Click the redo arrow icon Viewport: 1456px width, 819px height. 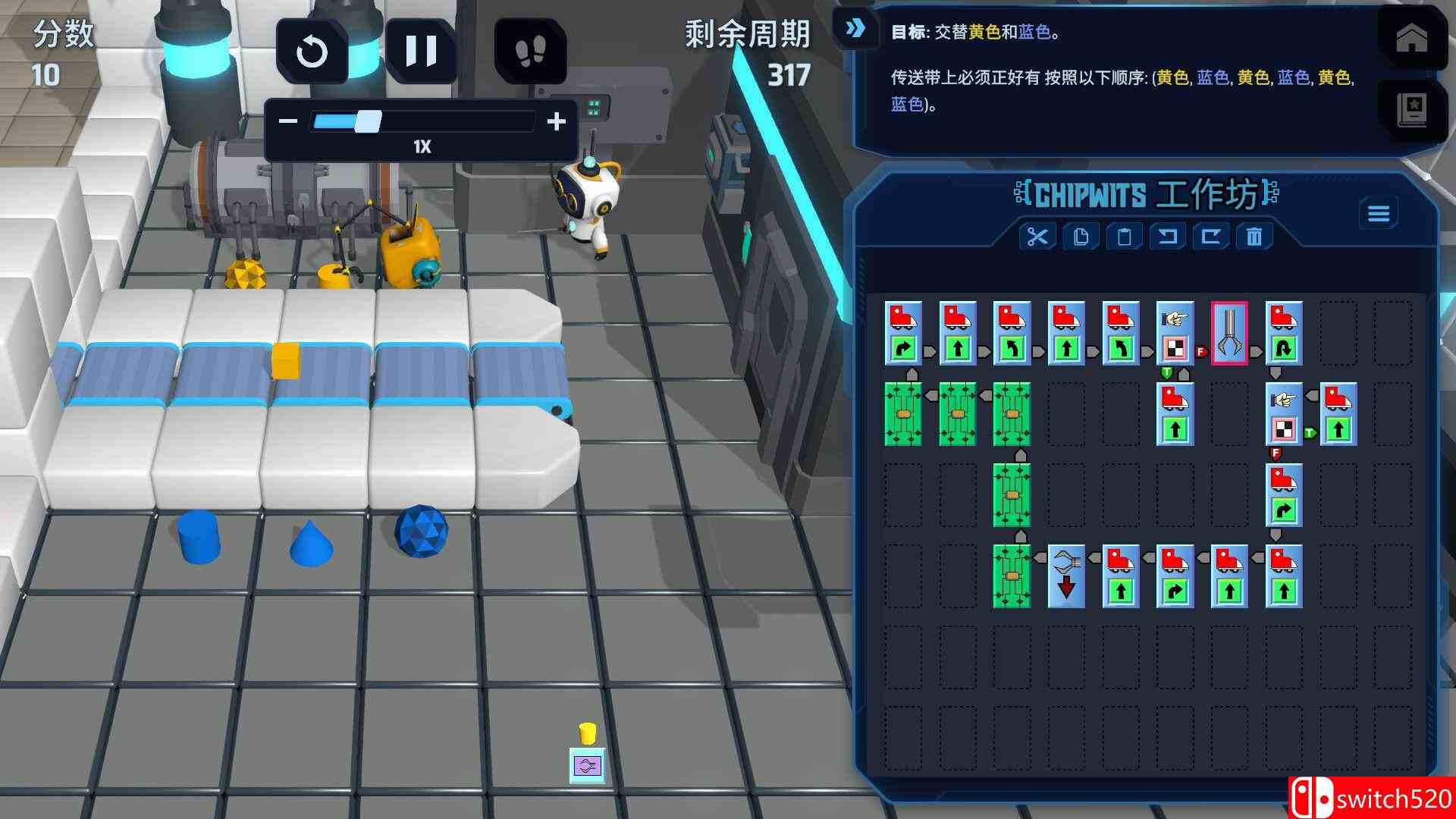[1211, 237]
